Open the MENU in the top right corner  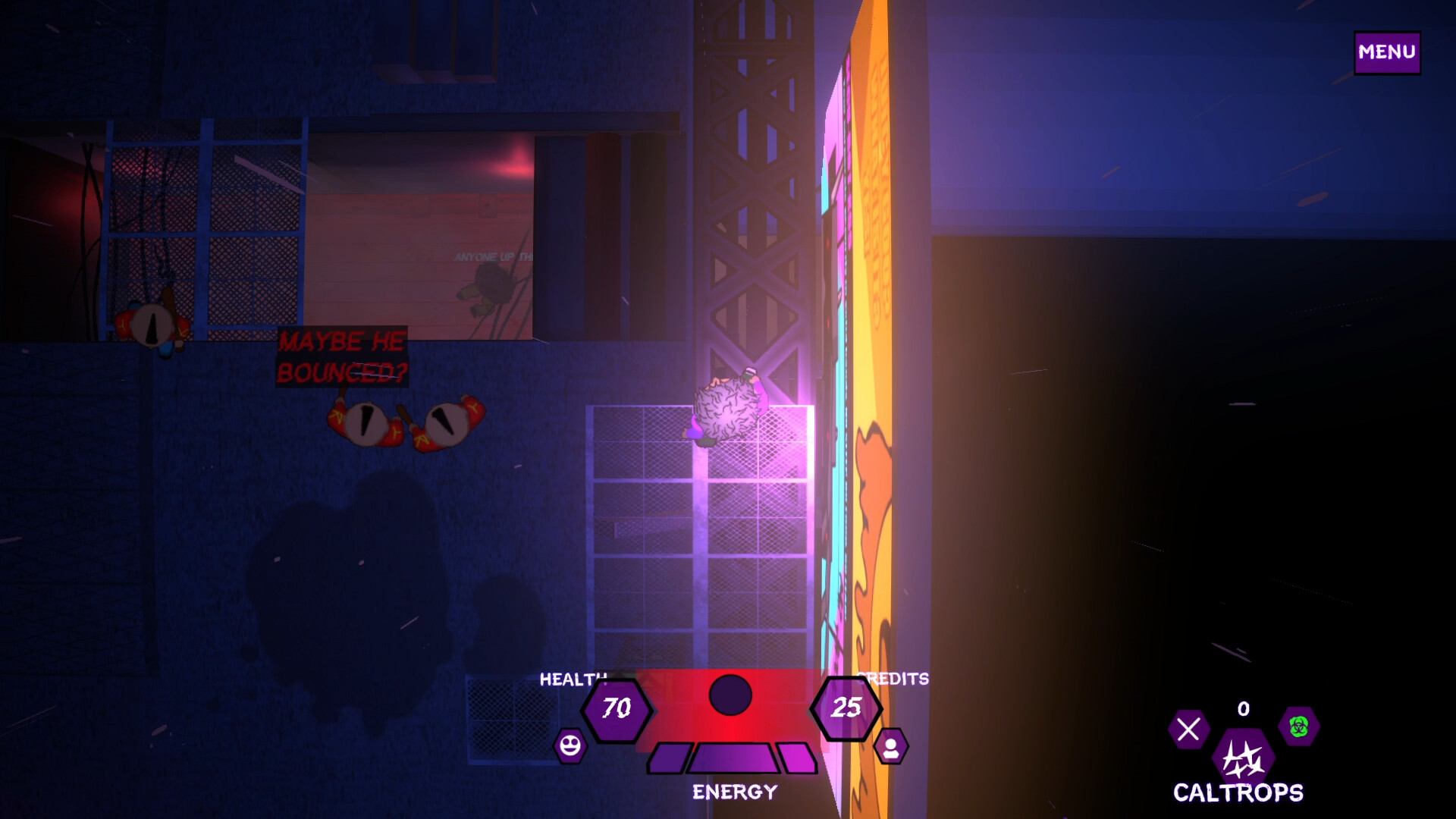[1386, 52]
